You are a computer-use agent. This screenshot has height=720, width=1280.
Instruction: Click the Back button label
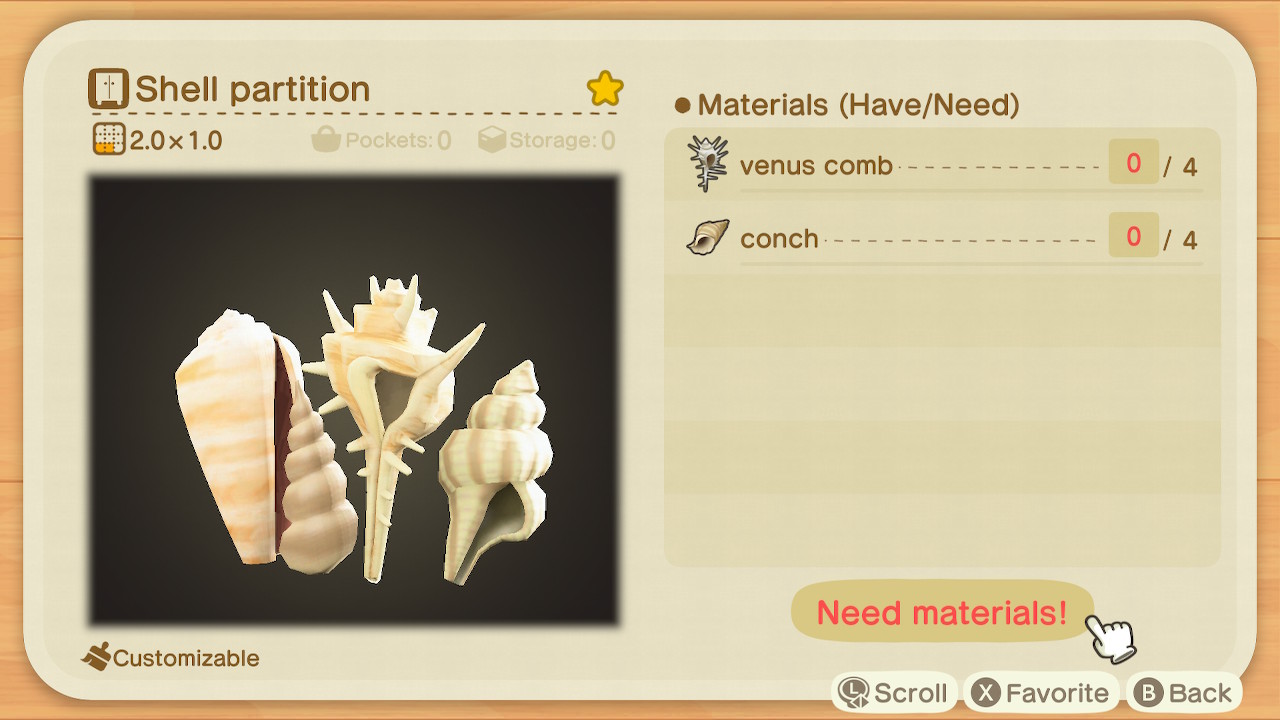[x=1203, y=691]
